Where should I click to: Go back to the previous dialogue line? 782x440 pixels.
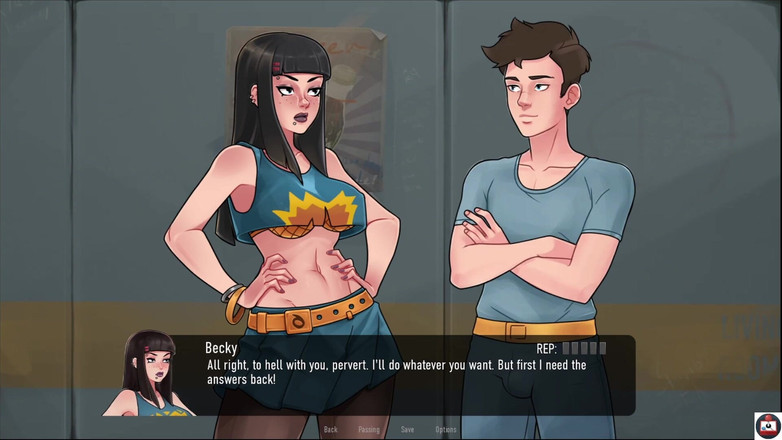pyautogui.click(x=330, y=429)
